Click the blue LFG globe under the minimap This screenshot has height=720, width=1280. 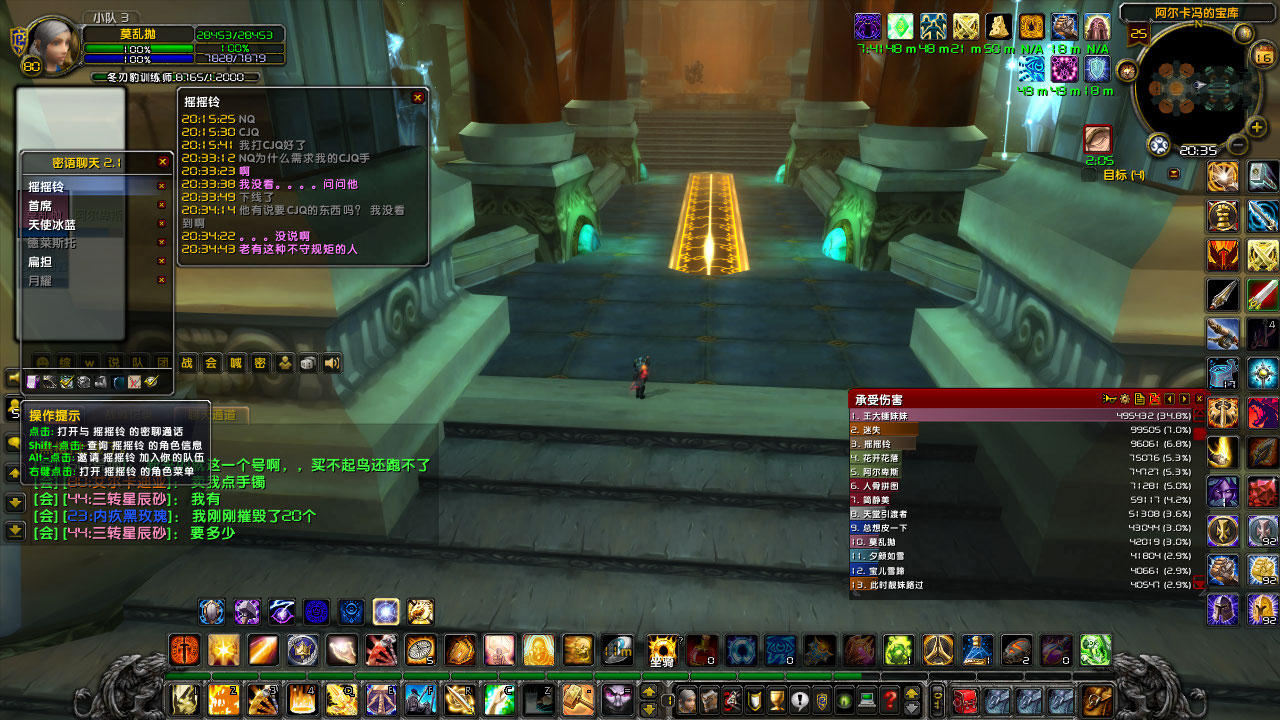point(1159,143)
